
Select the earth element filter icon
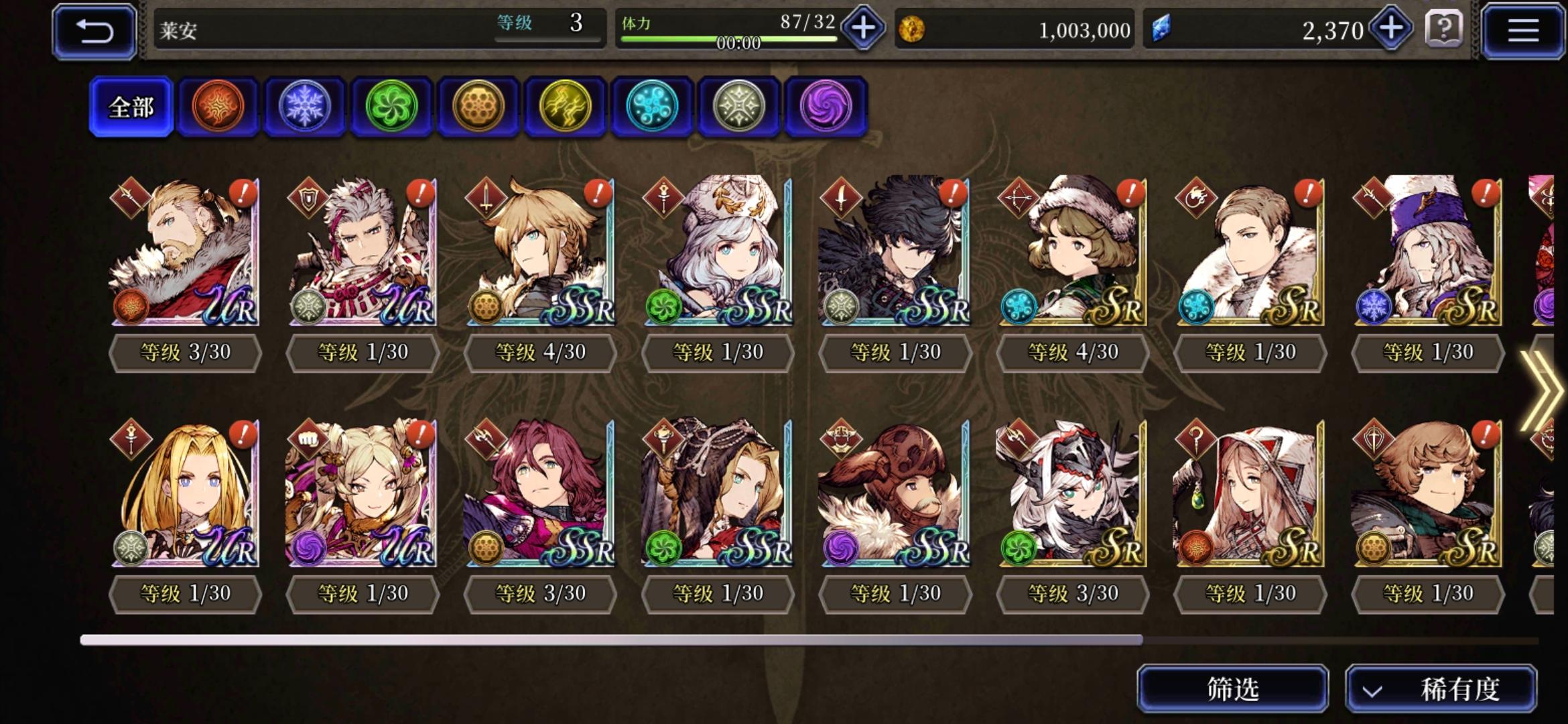[x=478, y=106]
